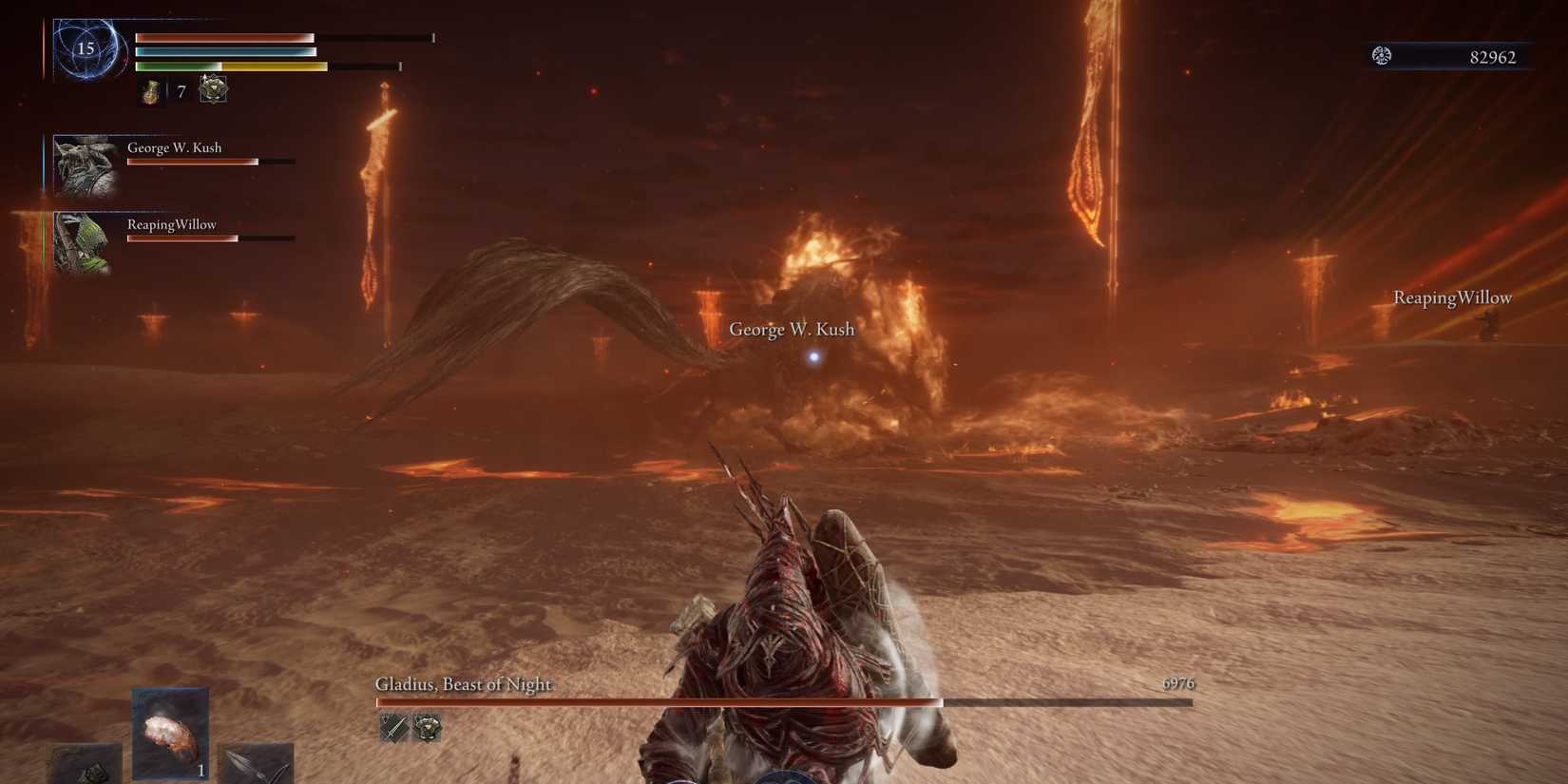The width and height of the screenshot is (1568, 784).
Task: Click the level 15 character emblem
Action: [86, 48]
